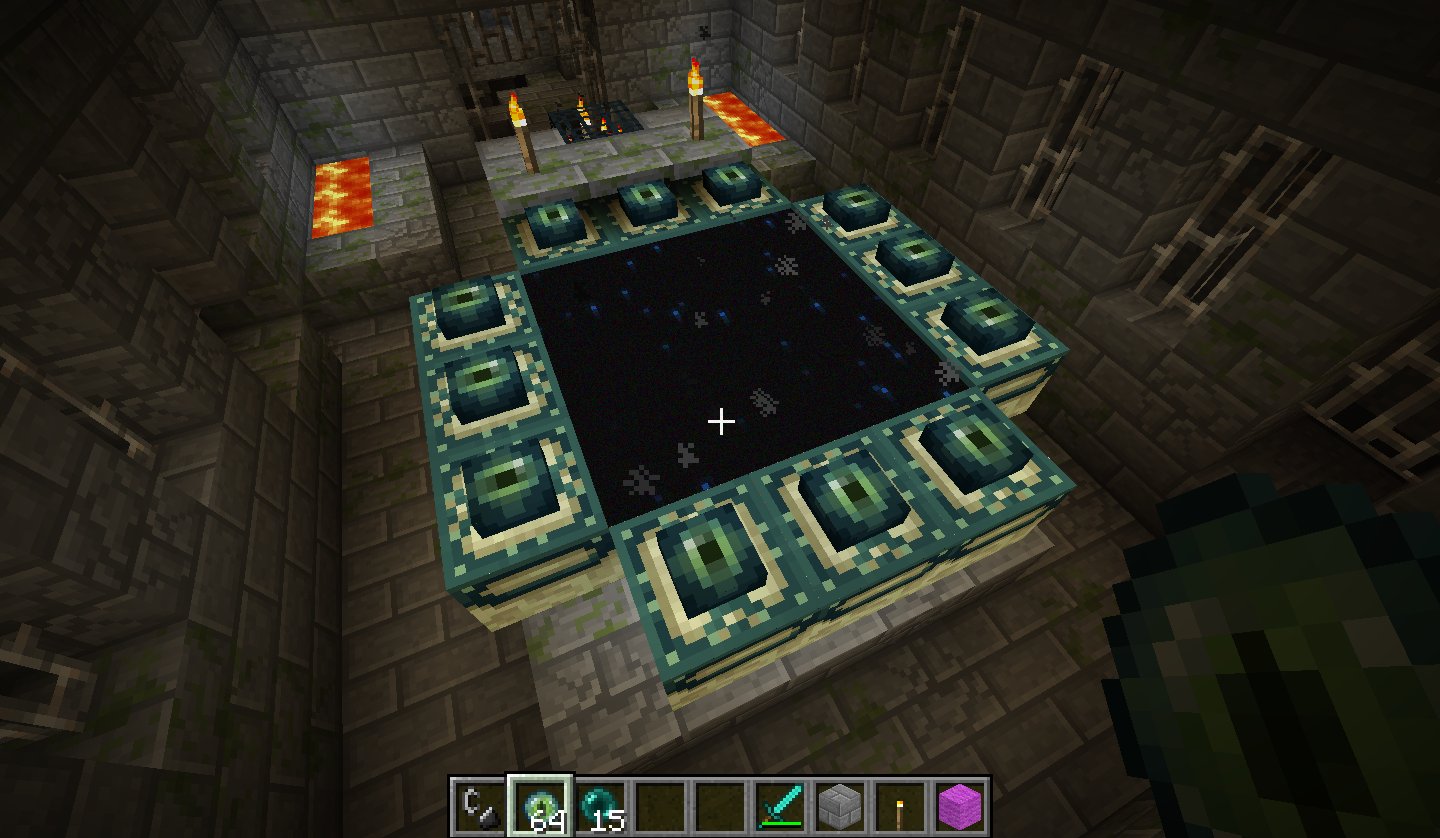
Task: Select the eye of ender stack
Action: click(x=540, y=804)
